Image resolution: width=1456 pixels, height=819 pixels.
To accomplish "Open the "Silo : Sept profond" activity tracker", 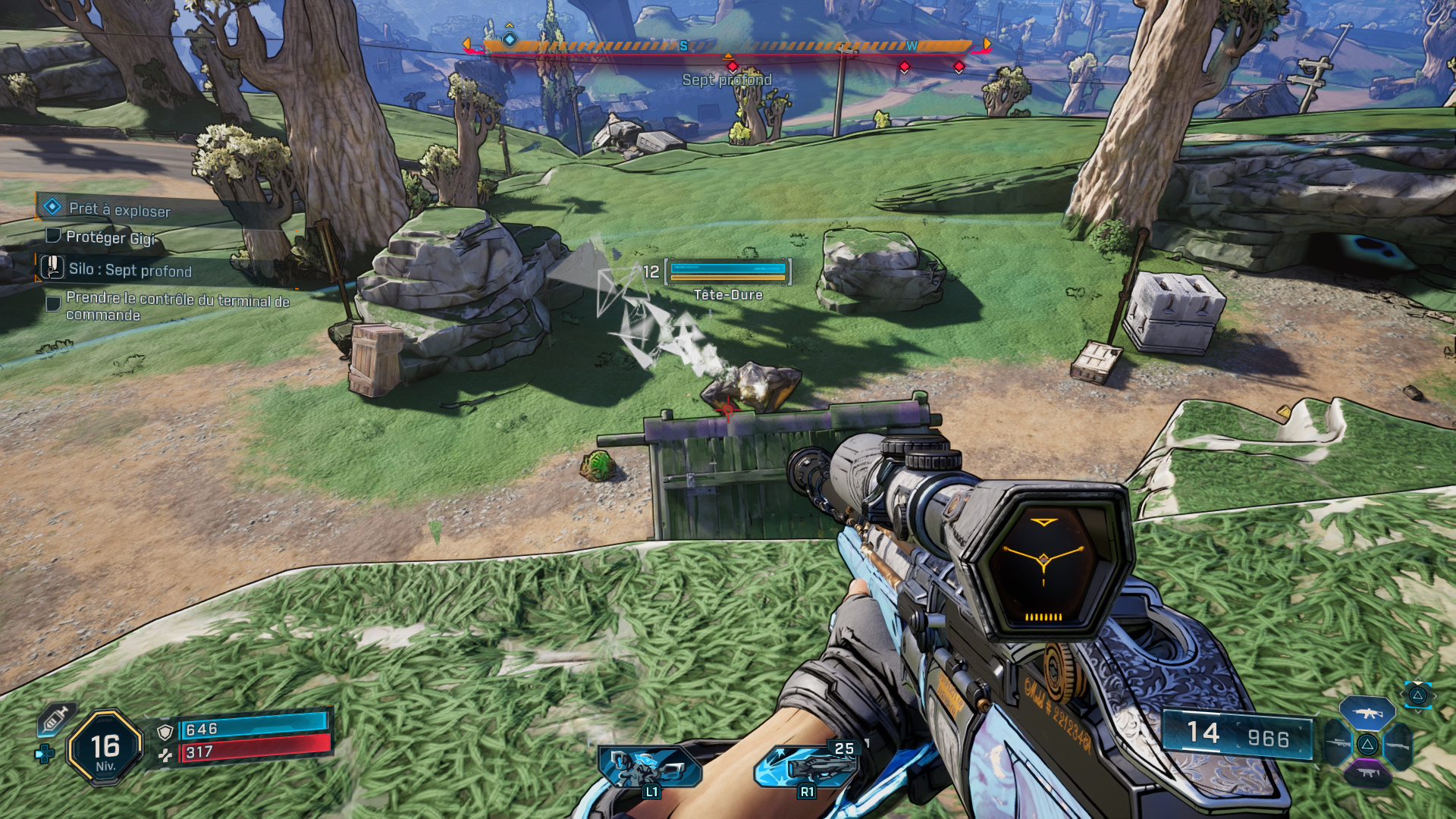I will point(130,270).
